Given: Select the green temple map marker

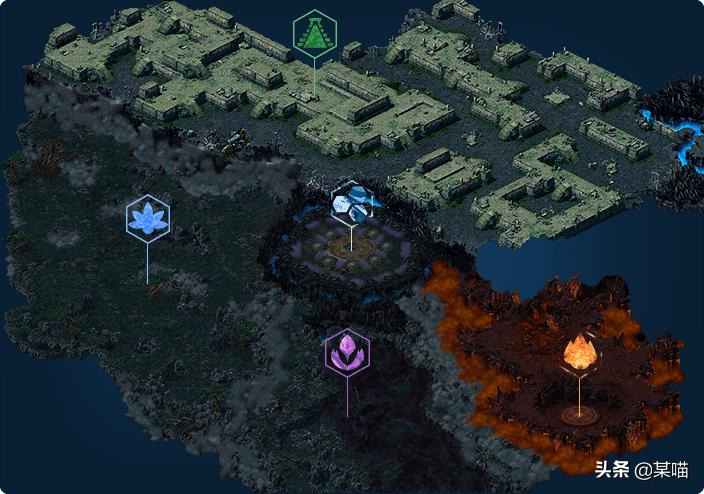Looking at the screenshot, I should click(x=315, y=35).
